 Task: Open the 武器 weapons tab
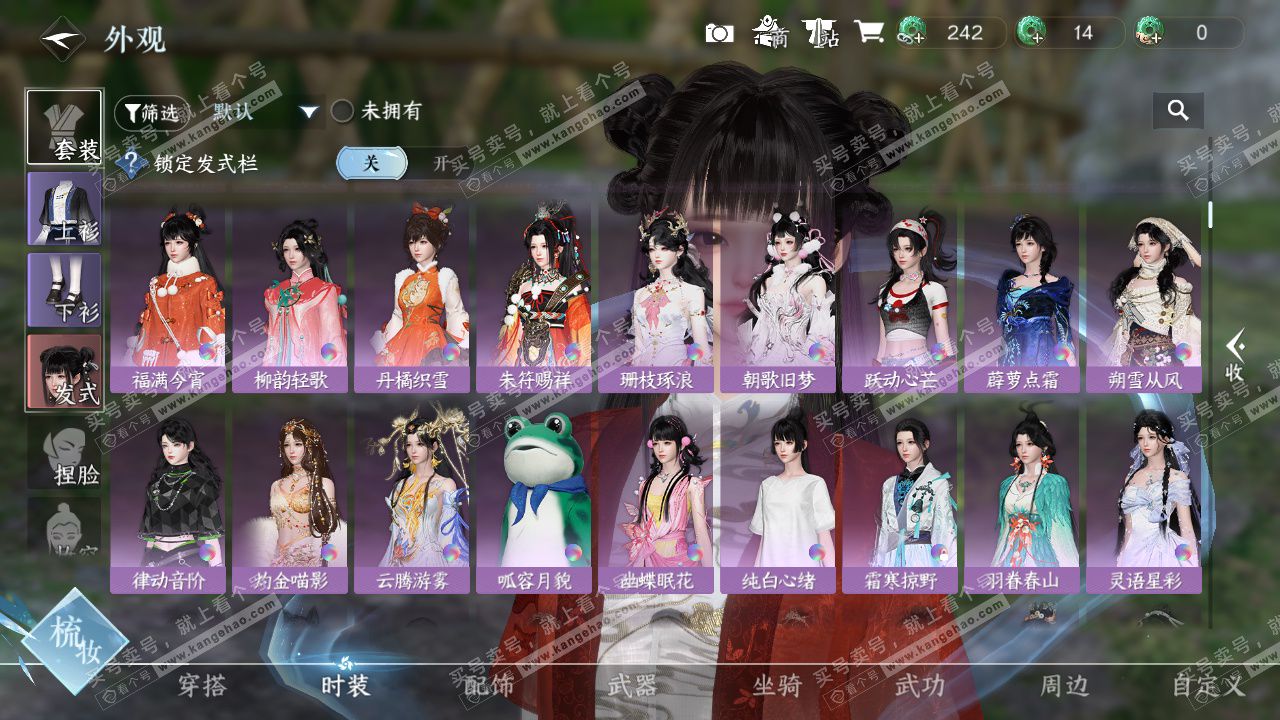point(632,685)
